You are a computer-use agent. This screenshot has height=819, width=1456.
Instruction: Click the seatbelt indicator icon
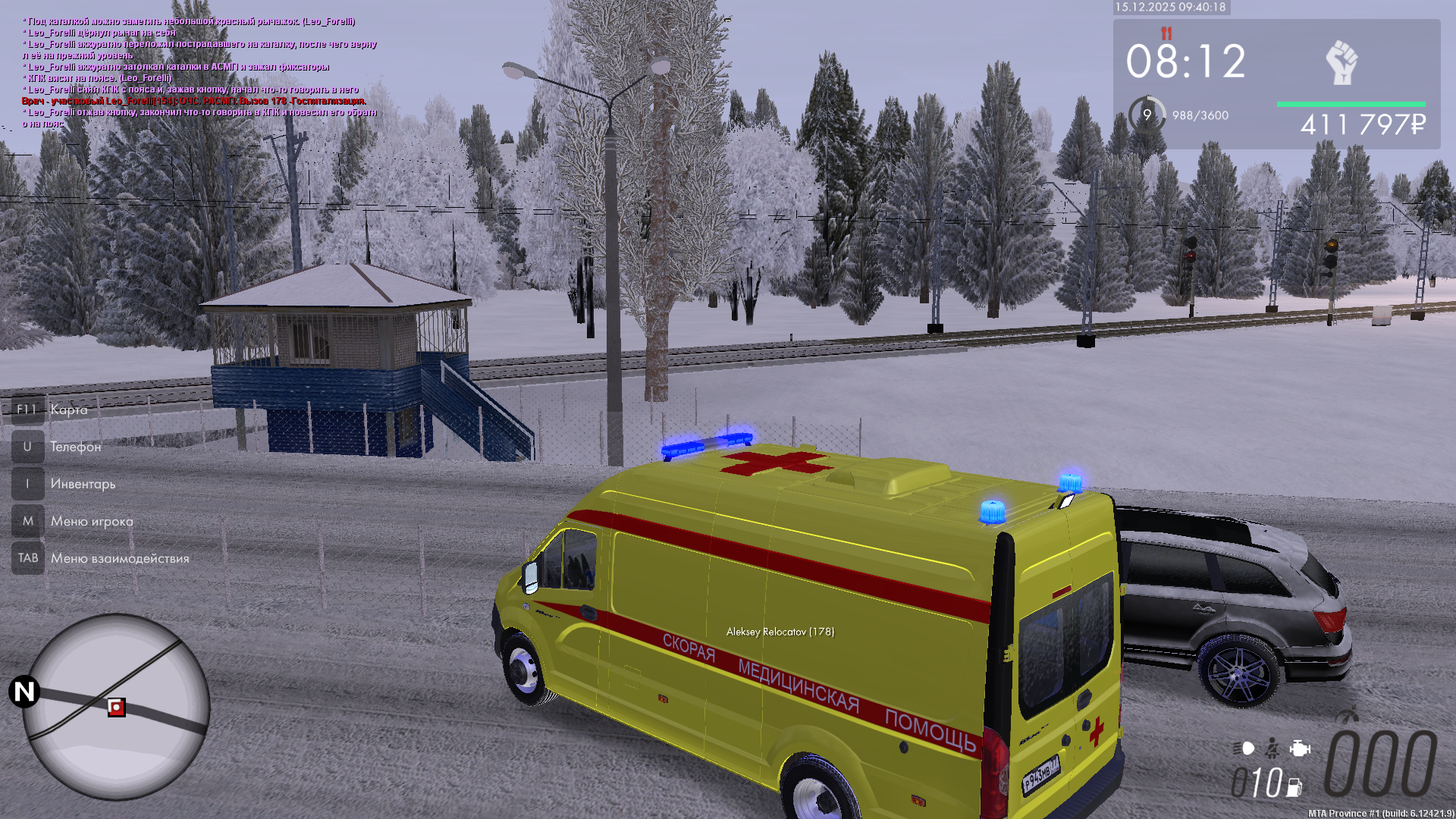1272,748
